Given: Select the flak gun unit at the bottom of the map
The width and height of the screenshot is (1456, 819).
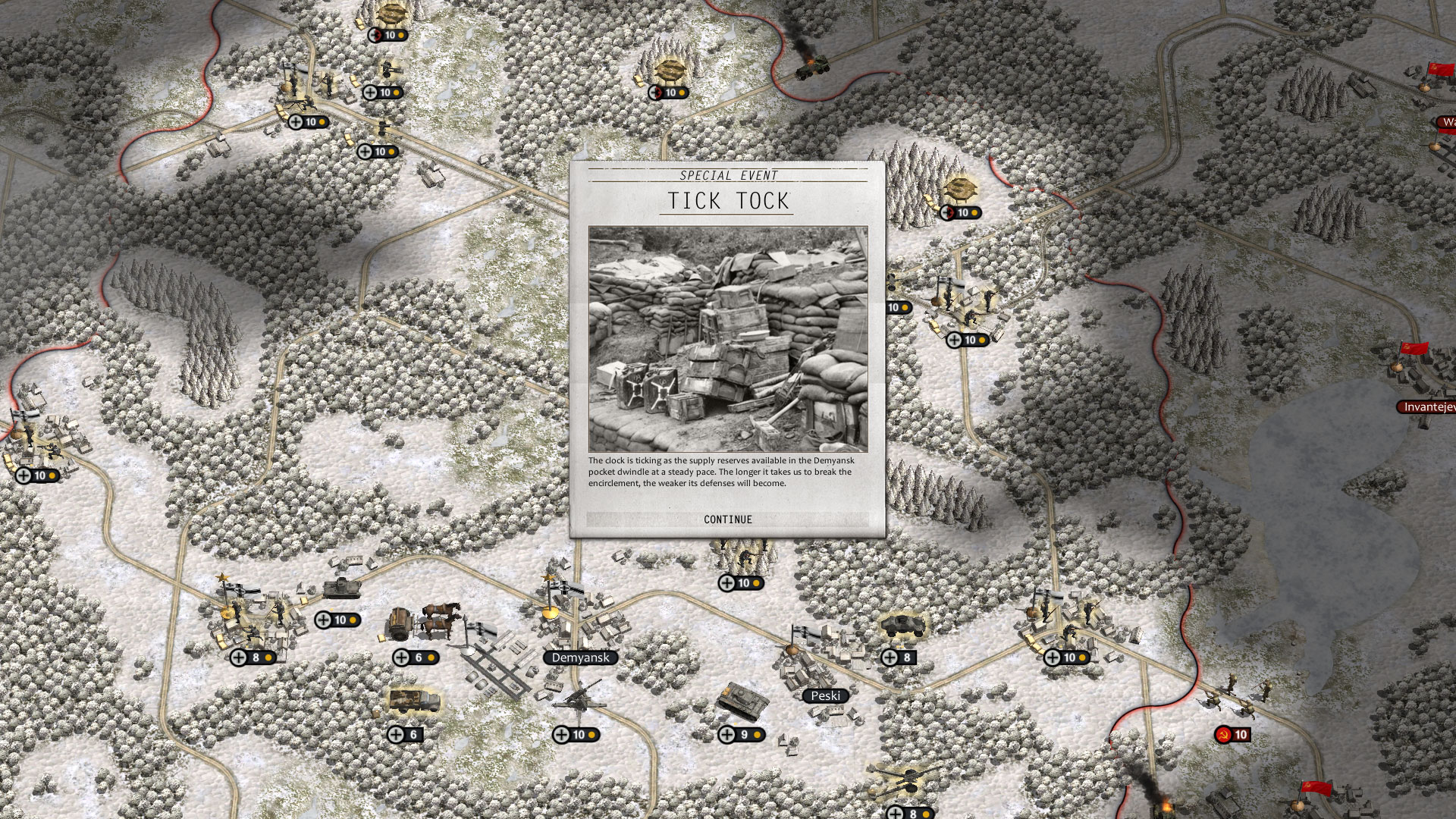Looking at the screenshot, I should tap(905, 780).
